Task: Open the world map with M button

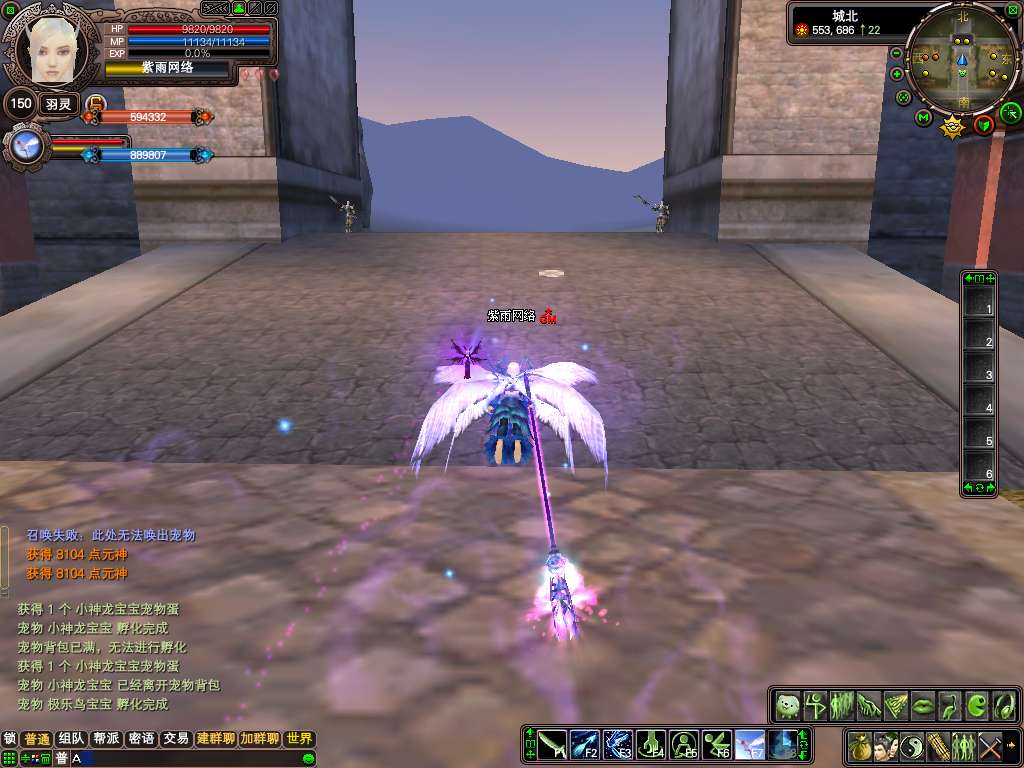Action: [x=923, y=117]
